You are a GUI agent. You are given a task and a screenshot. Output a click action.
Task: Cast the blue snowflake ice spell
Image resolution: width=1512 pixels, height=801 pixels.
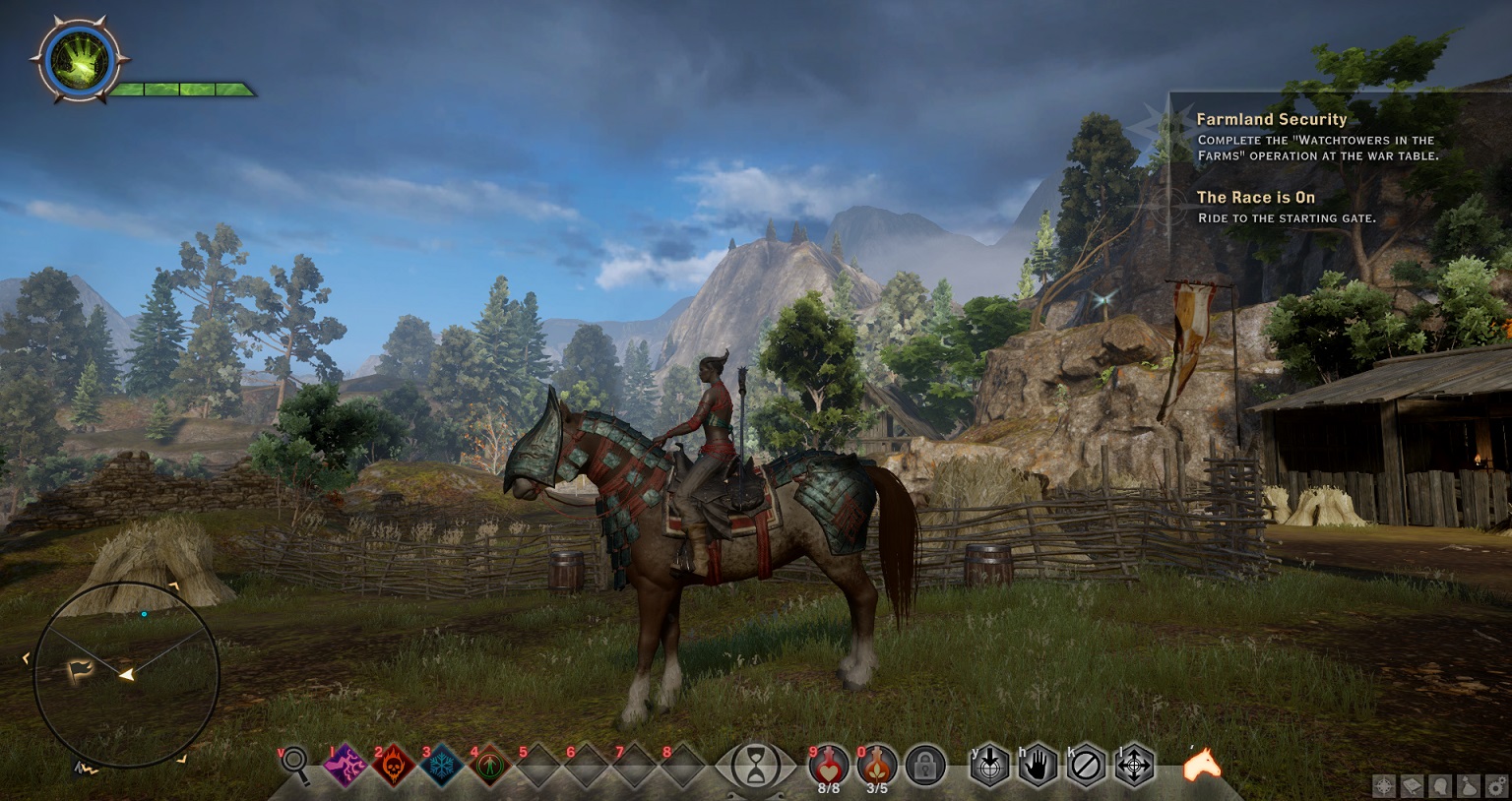(x=440, y=765)
